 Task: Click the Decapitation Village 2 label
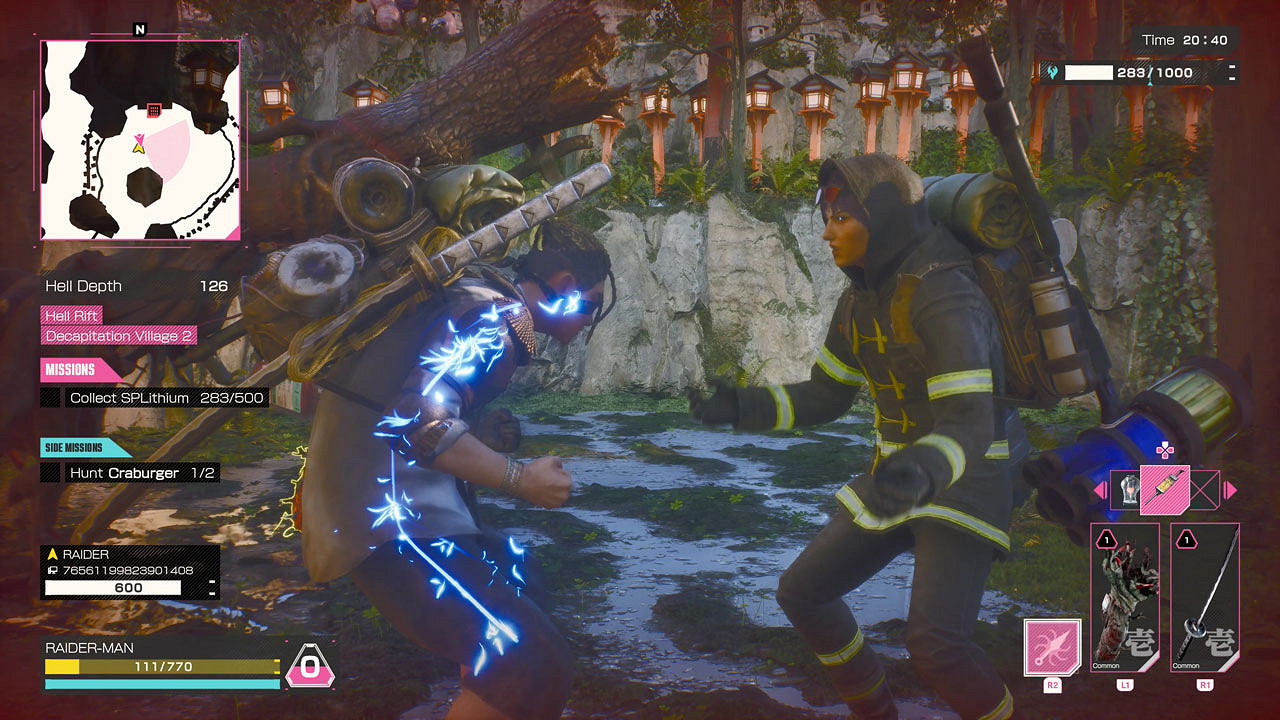(x=118, y=336)
